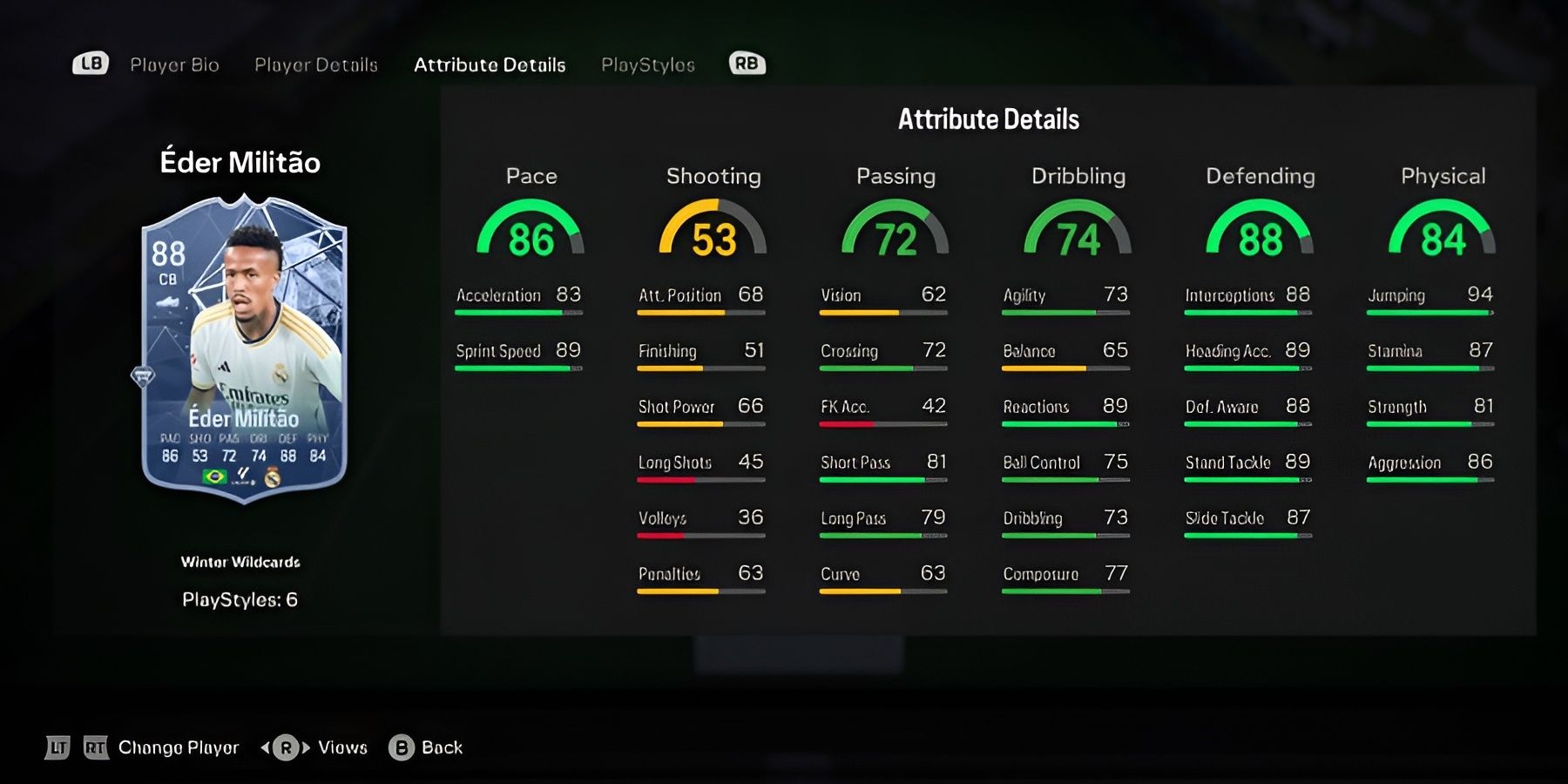Click the Brazil flag on the player card
This screenshot has width=1568, height=784.
click(x=215, y=478)
